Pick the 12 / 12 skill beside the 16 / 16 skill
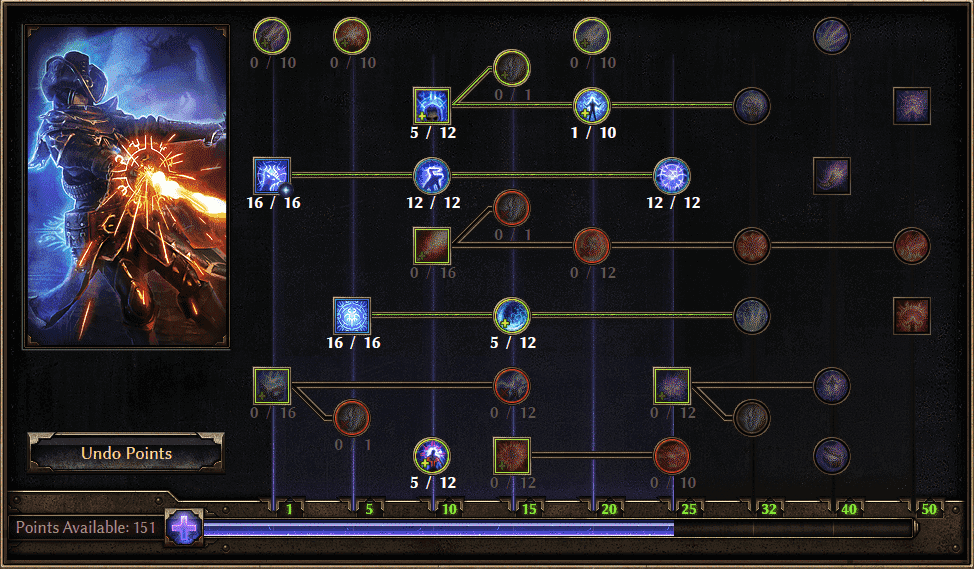The image size is (974, 569). click(432, 176)
